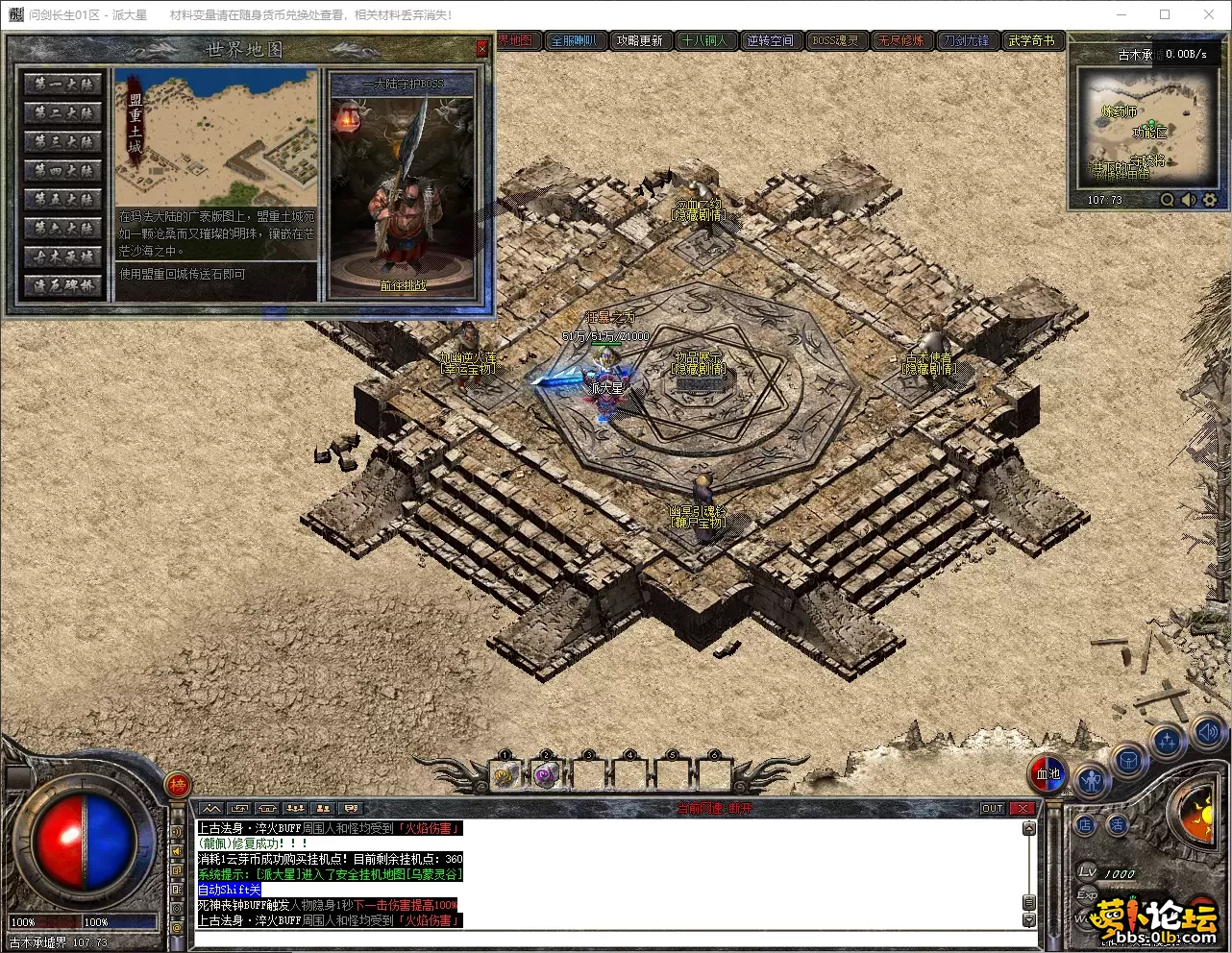Choose the 第三大陆 continent button
1232x953 pixels.
coord(63,142)
